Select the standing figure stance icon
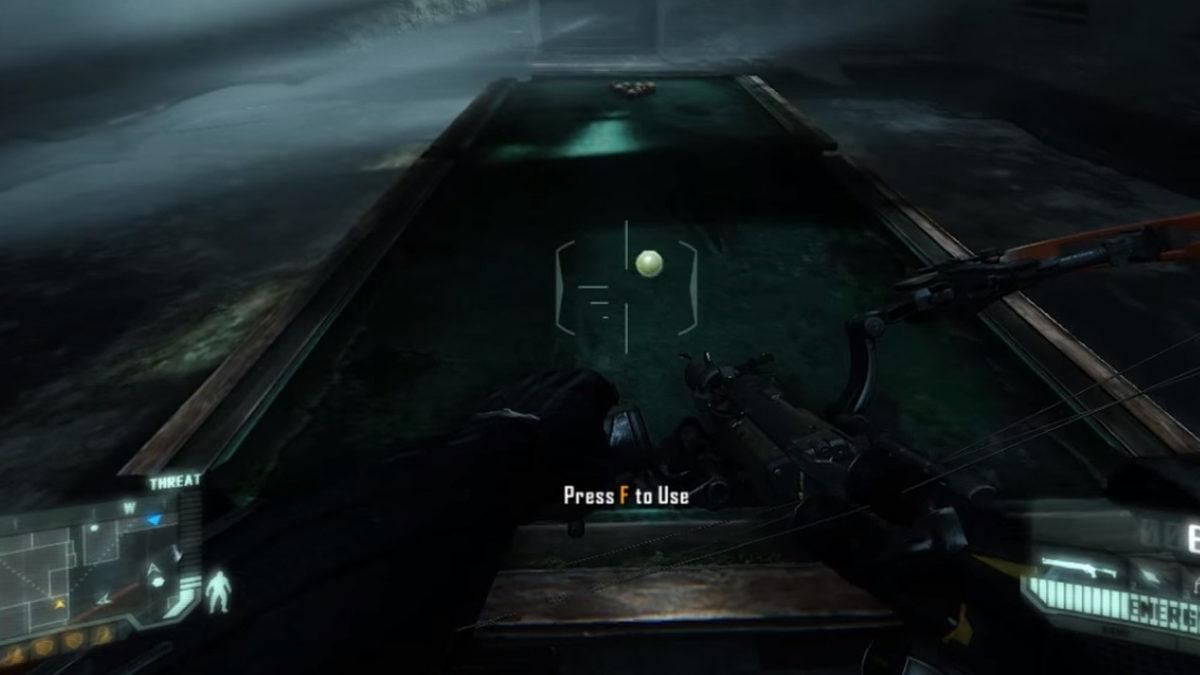The width and height of the screenshot is (1200, 675). click(x=216, y=591)
